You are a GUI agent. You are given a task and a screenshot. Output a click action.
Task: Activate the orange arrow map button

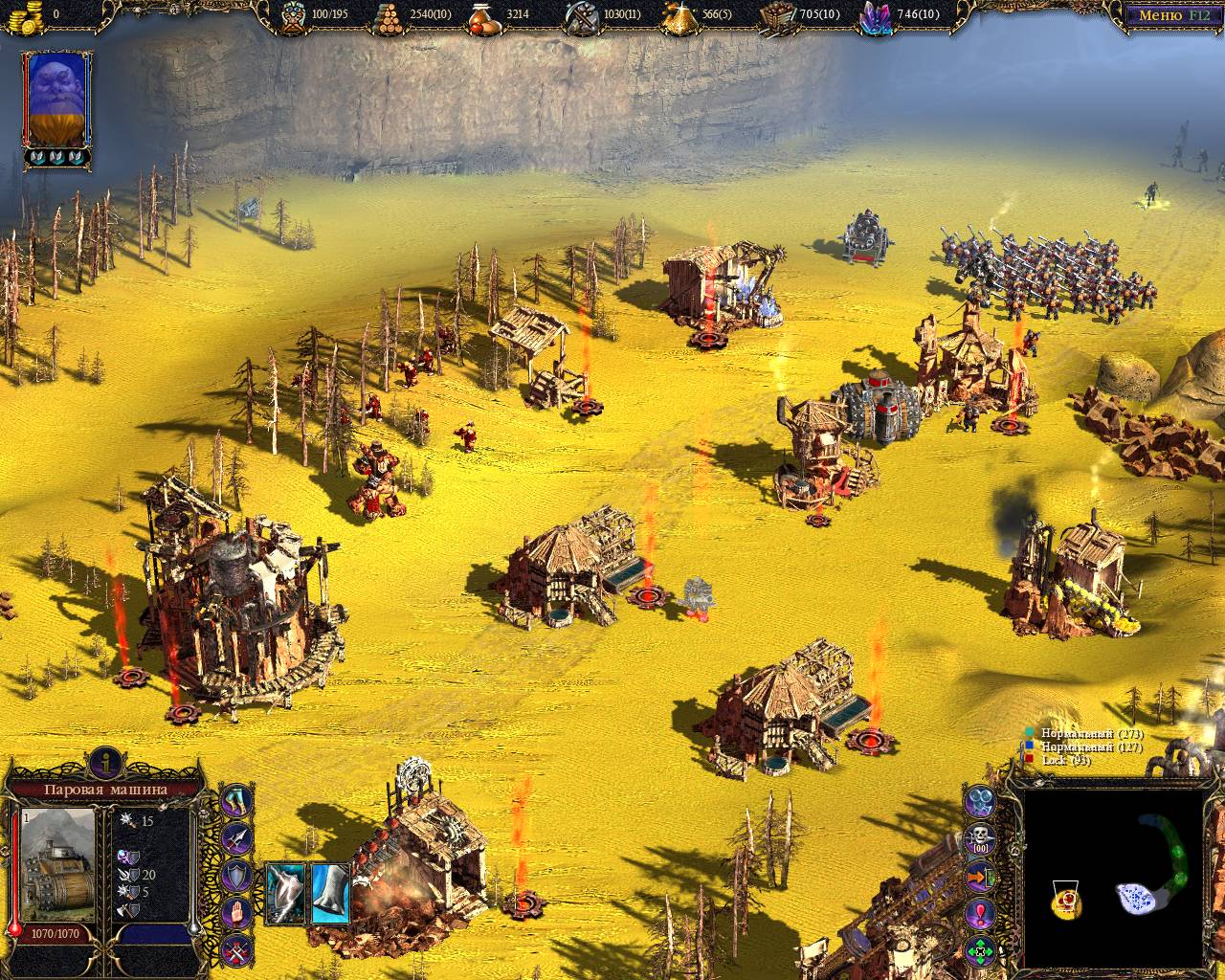click(x=980, y=877)
